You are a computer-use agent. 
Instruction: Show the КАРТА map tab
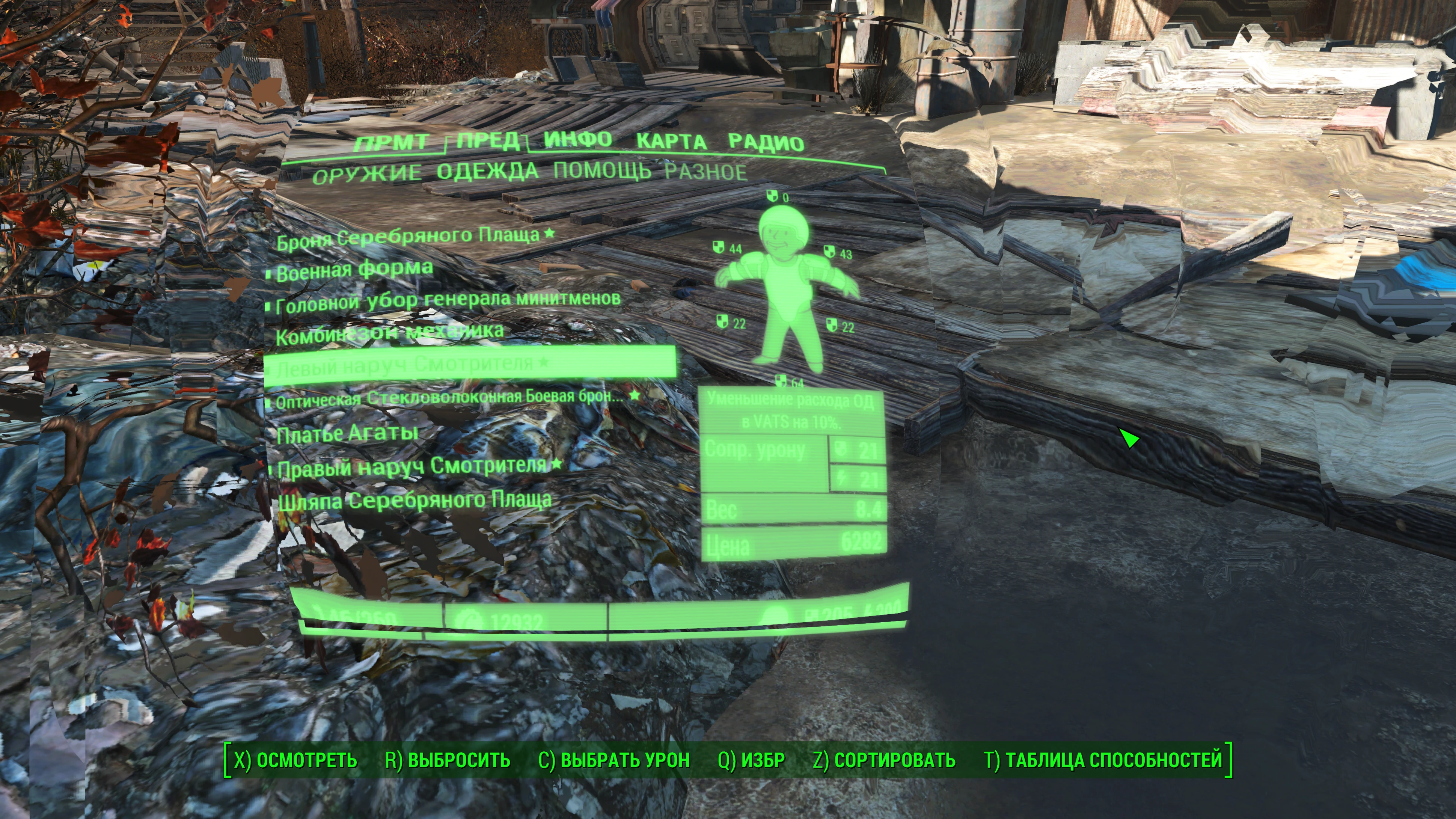tap(671, 141)
